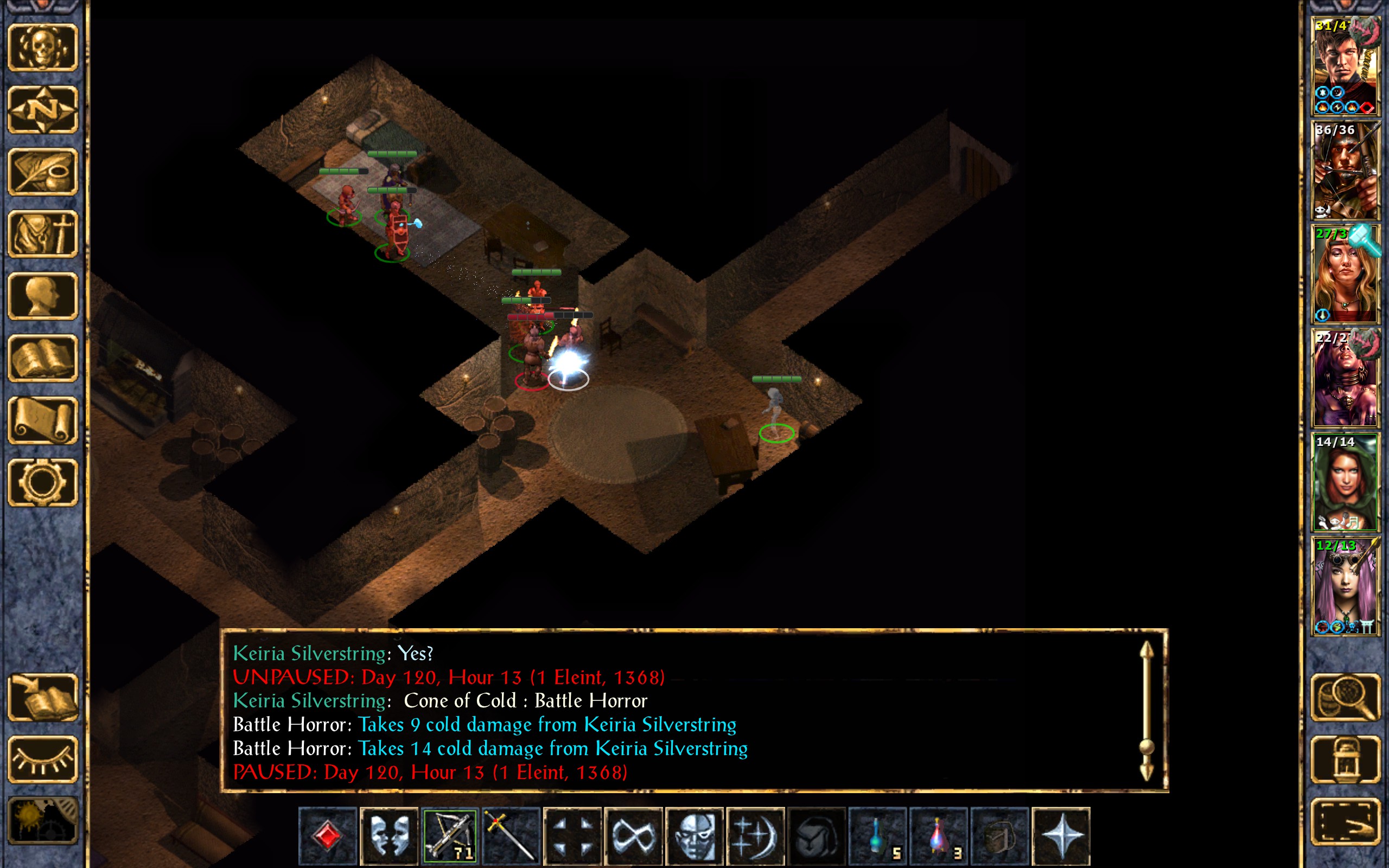Open the character record head button
The width and height of the screenshot is (1389, 868).
pos(43,296)
